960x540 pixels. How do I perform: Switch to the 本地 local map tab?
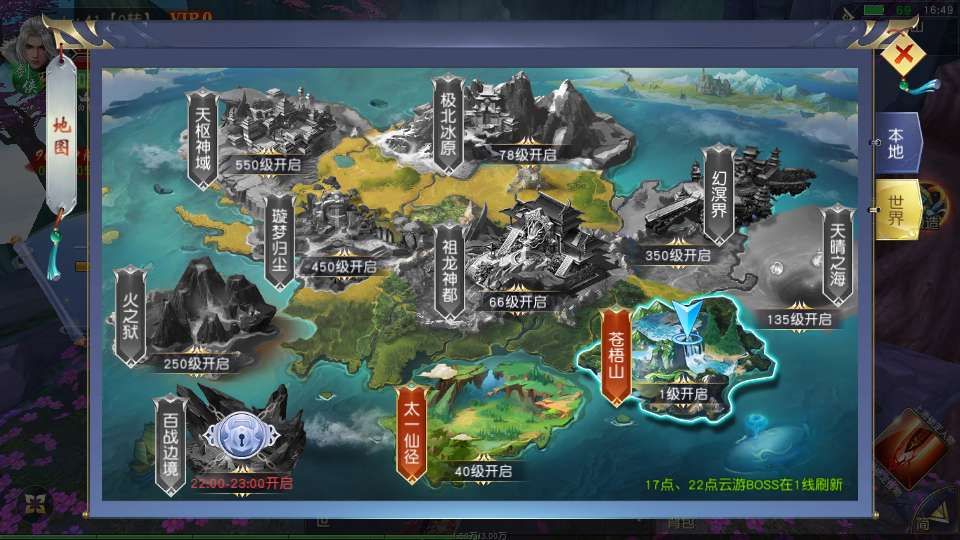[896, 144]
